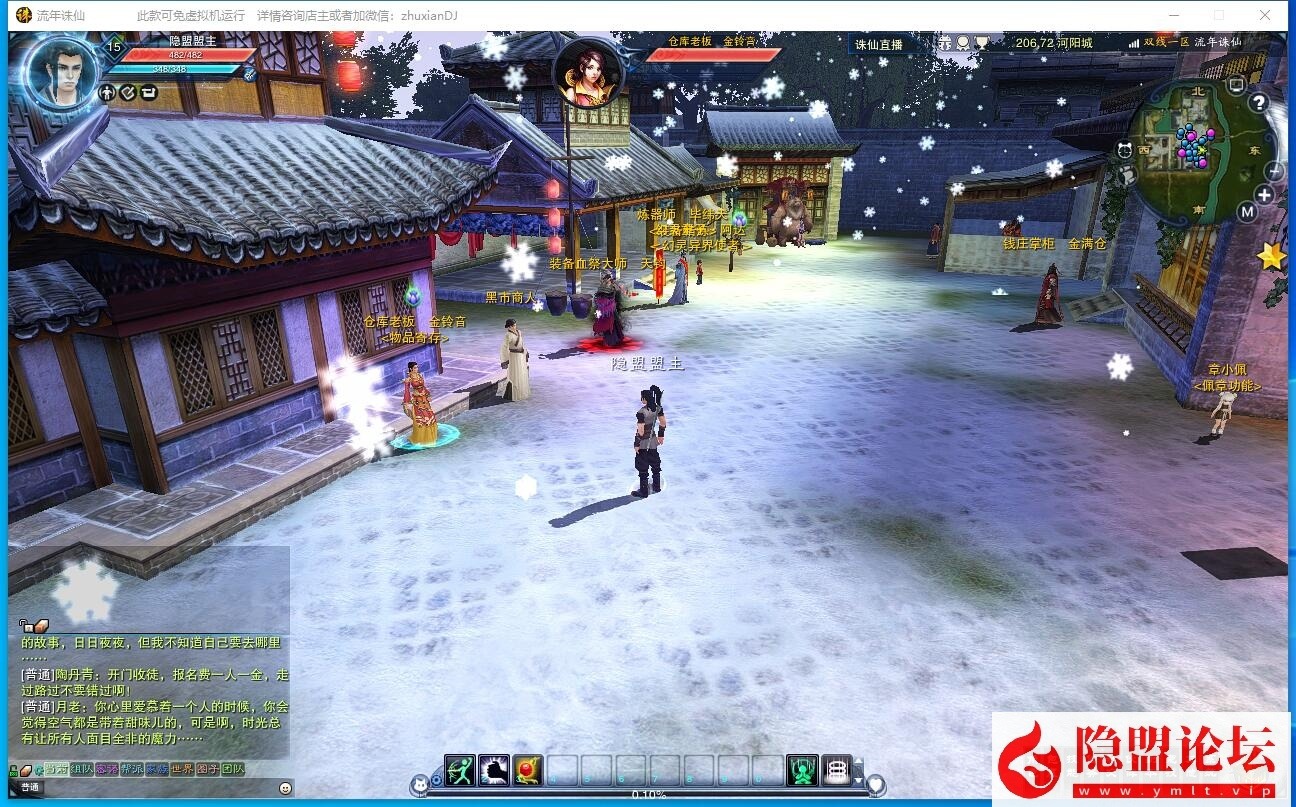Image resolution: width=1296 pixels, height=807 pixels.
Task: Click the smiley emoticon icon in the chat bar
Action: tap(285, 789)
